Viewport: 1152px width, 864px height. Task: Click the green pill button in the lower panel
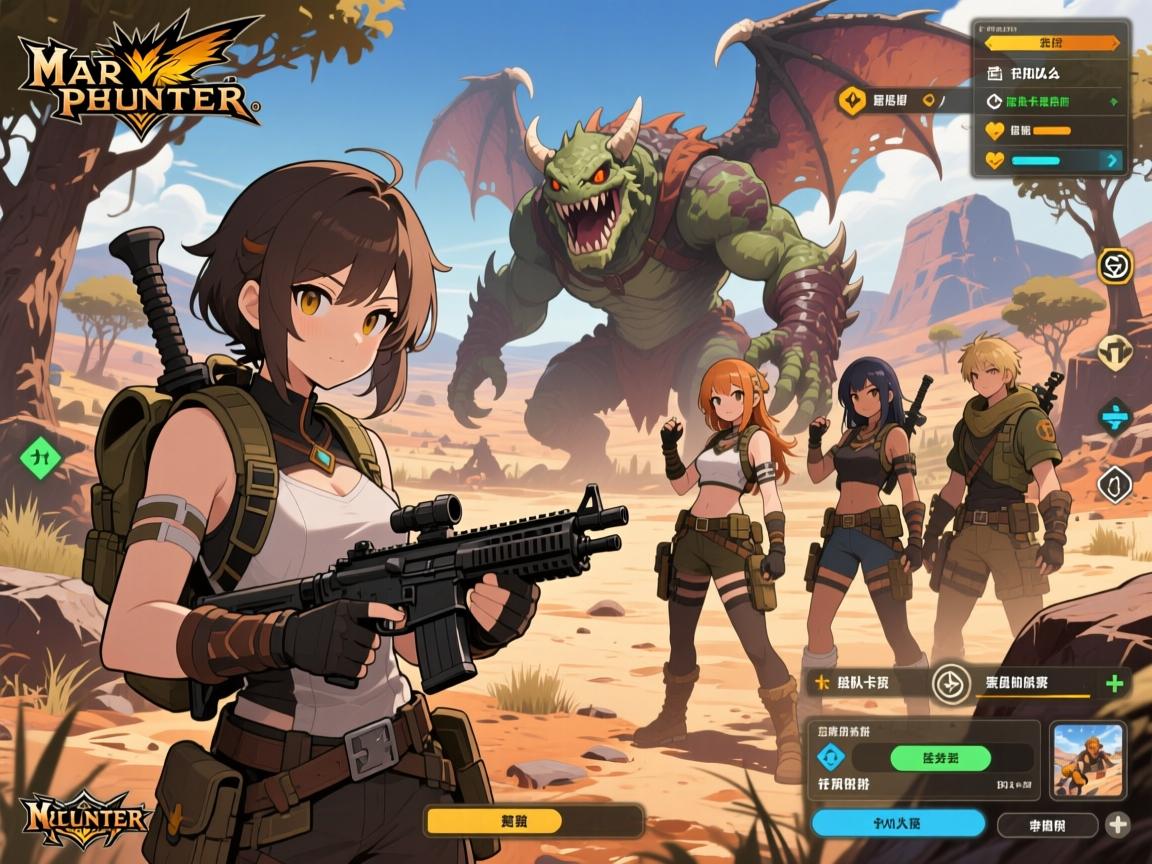[x=940, y=758]
